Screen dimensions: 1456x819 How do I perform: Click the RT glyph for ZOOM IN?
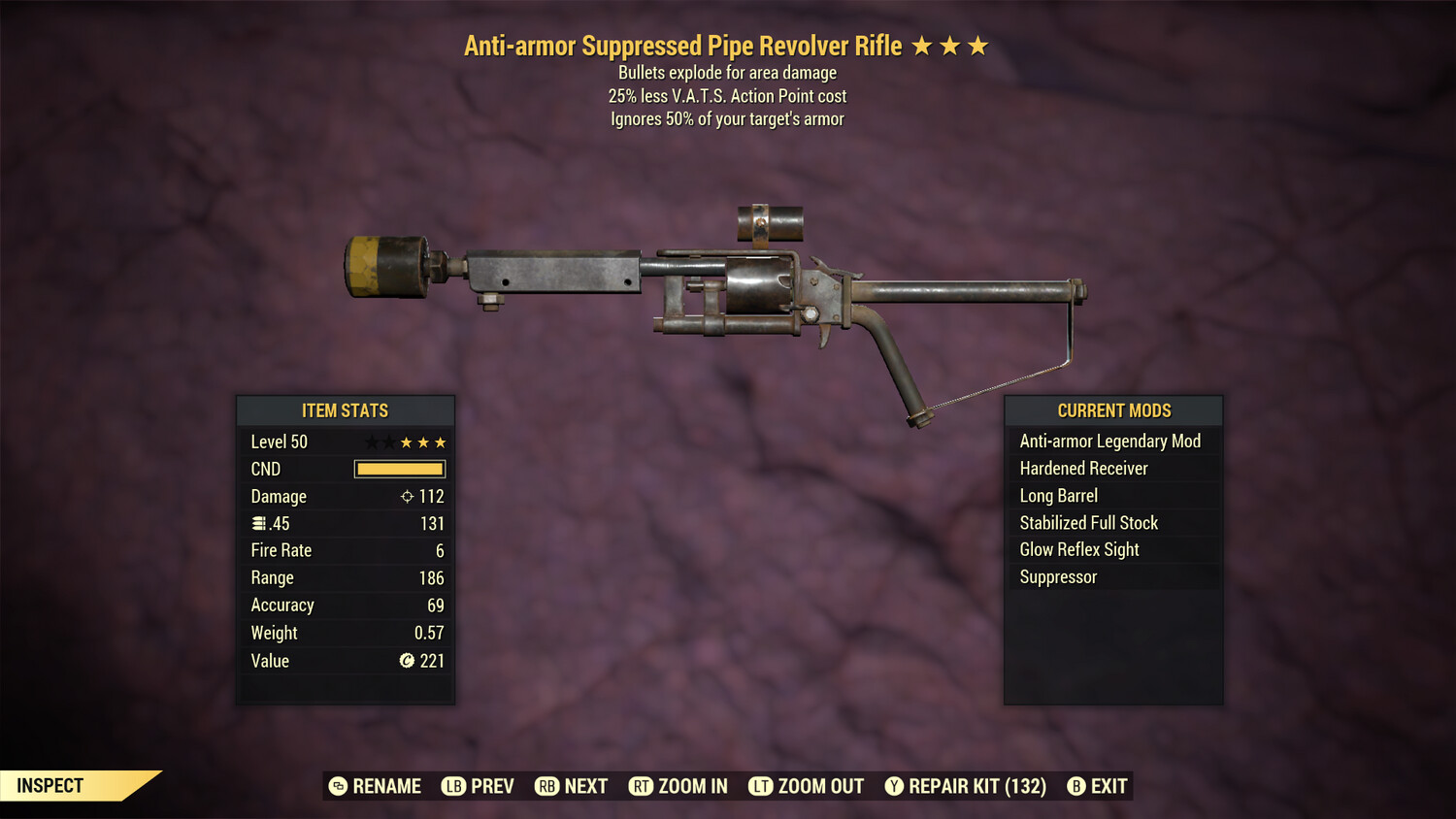[x=642, y=786]
